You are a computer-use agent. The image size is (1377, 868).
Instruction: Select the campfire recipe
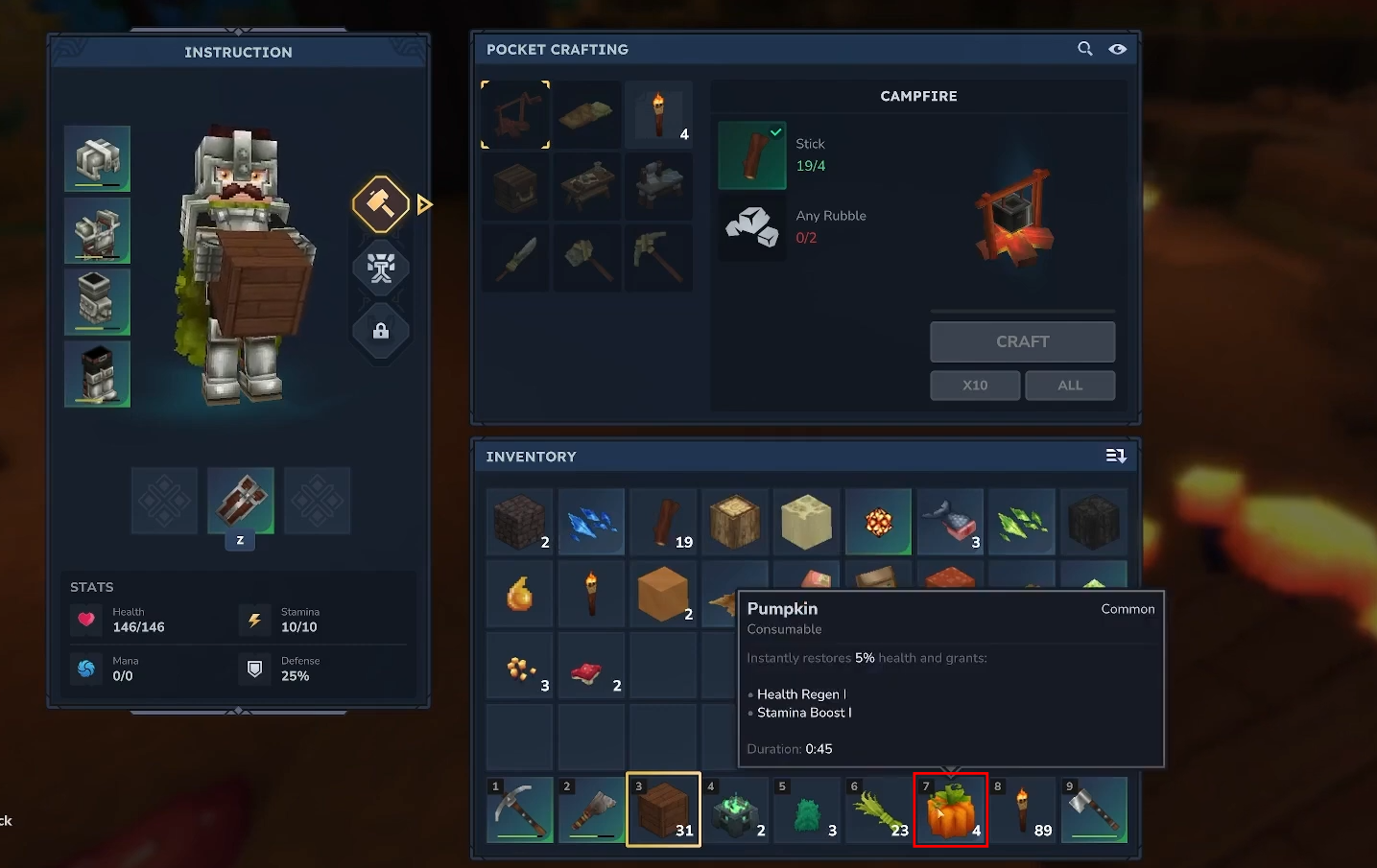pos(515,114)
